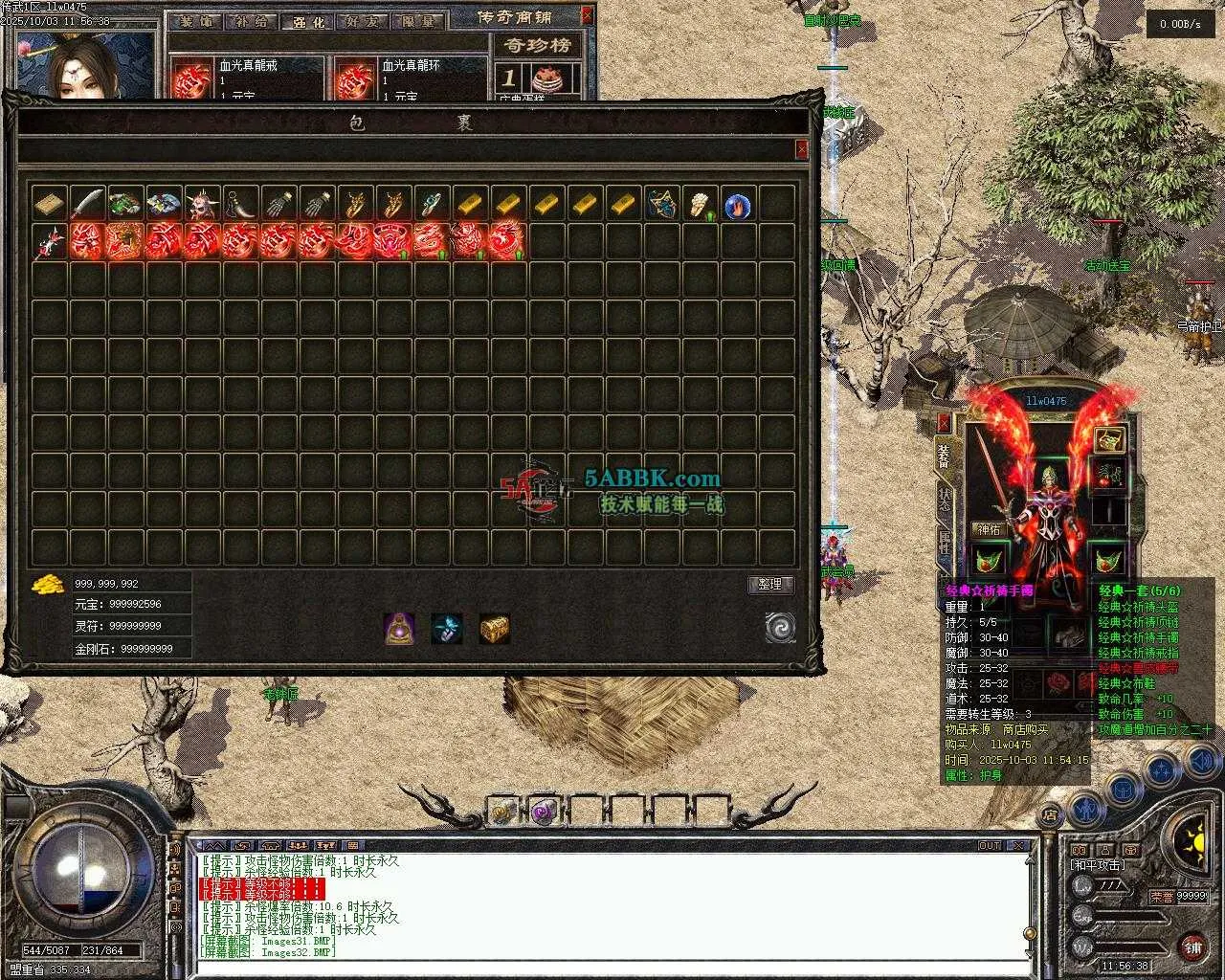
Task: Close the 传奇商铺 shop window
Action: tap(588, 15)
